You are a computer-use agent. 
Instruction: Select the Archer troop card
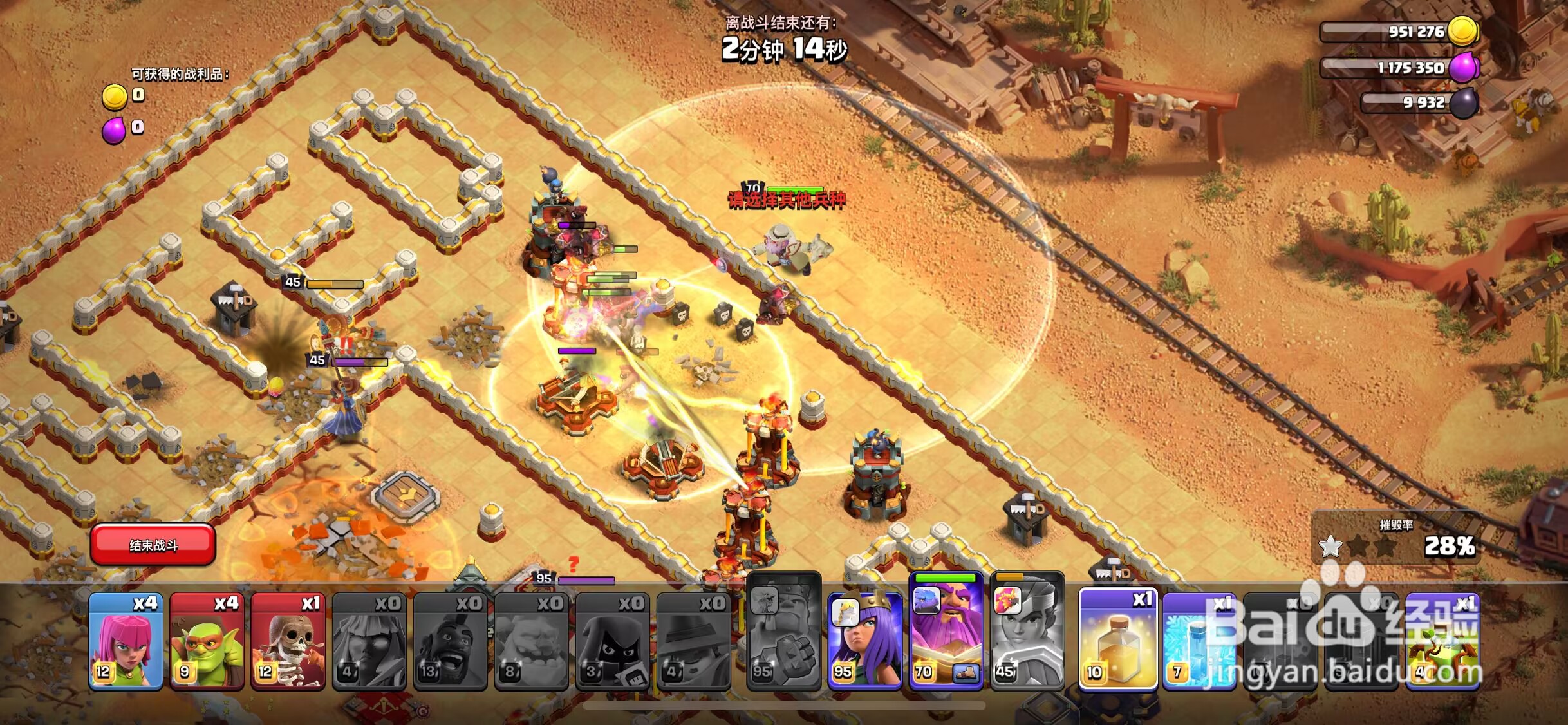click(126, 640)
